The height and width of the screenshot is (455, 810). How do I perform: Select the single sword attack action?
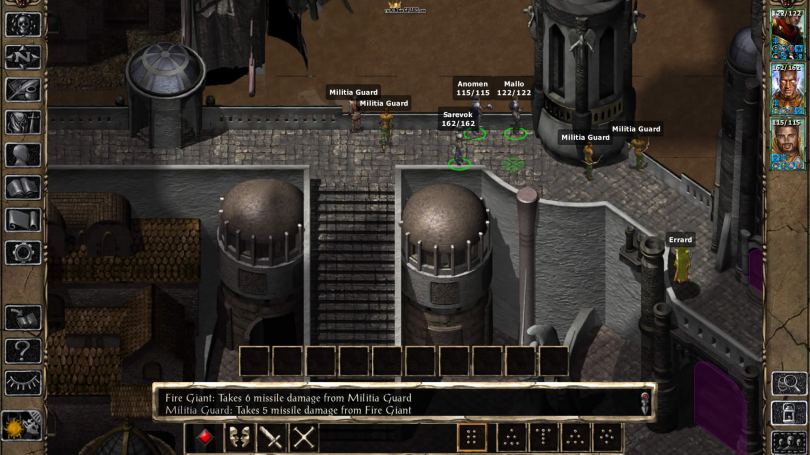tap(271, 437)
